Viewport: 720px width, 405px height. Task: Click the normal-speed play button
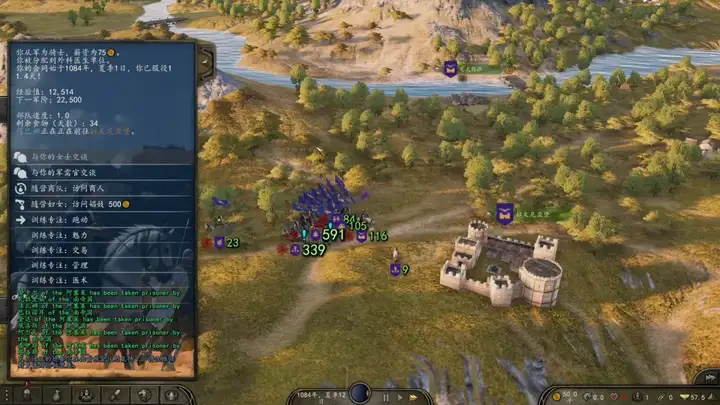click(399, 396)
